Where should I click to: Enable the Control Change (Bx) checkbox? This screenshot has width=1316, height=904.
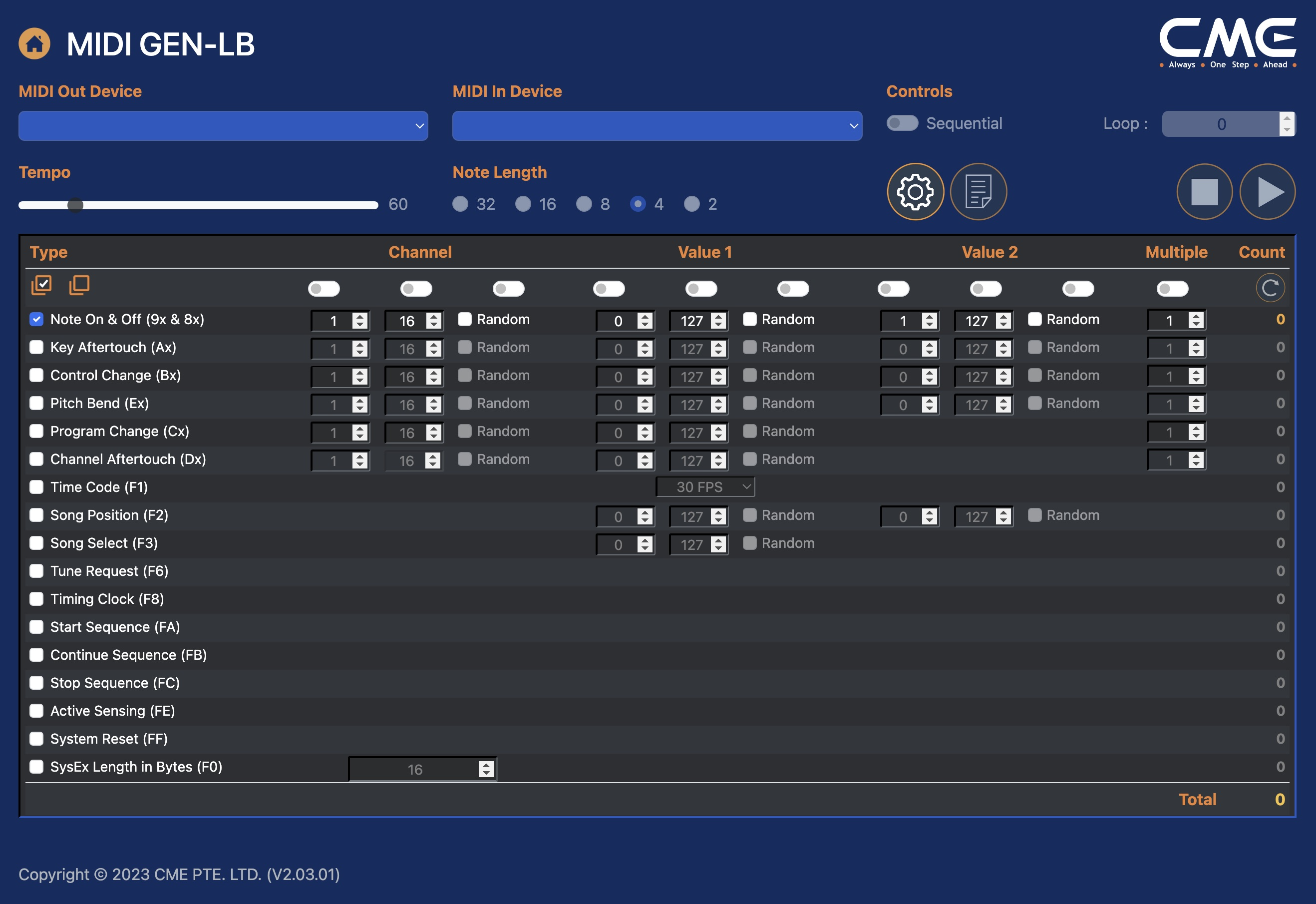[37, 376]
